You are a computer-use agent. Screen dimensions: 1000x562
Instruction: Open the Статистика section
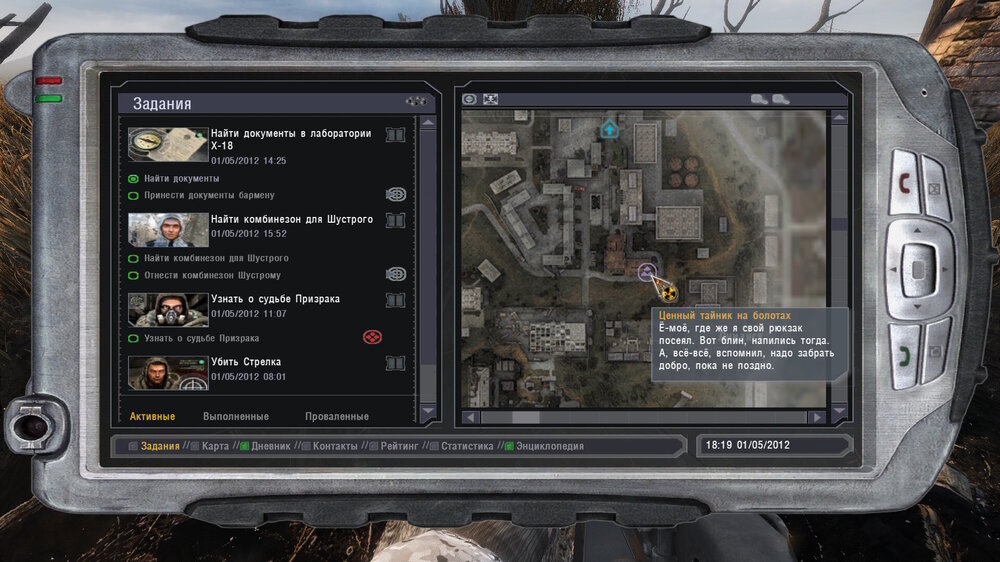[x=467, y=446]
